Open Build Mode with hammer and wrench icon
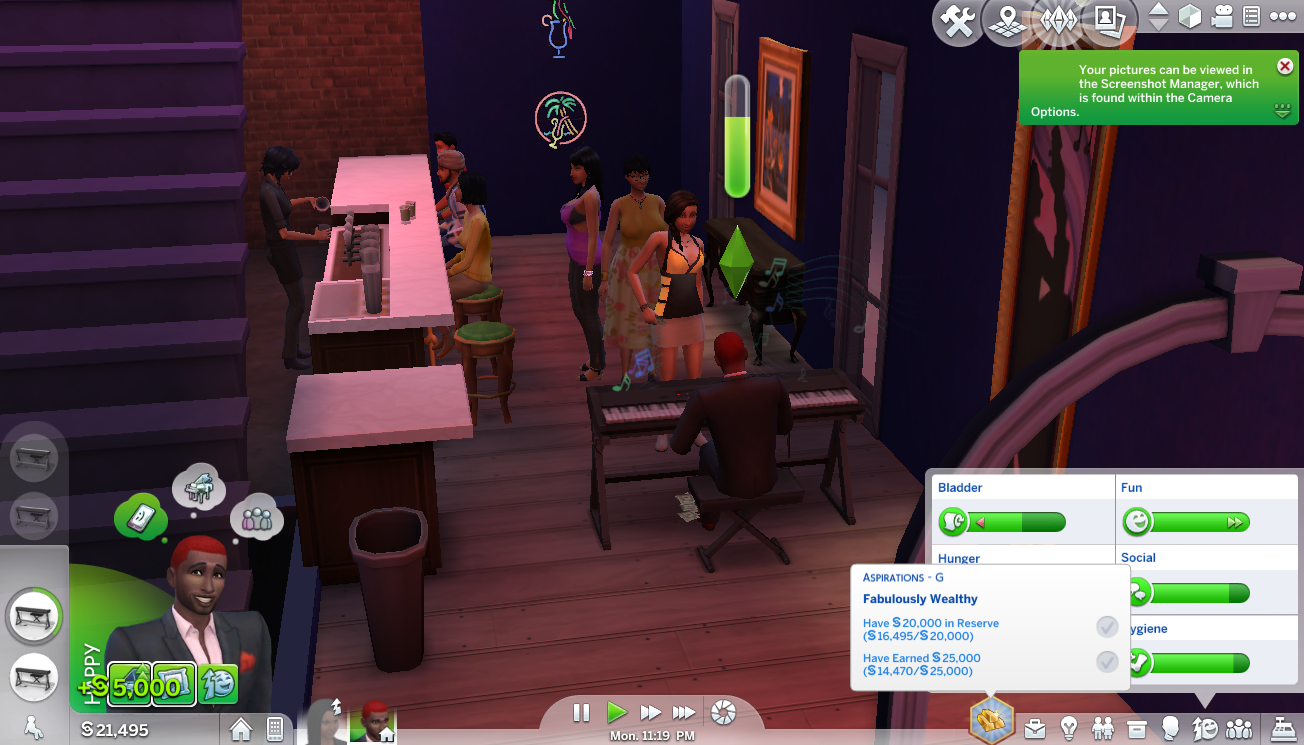The image size is (1304, 745). pyautogui.click(x=958, y=22)
